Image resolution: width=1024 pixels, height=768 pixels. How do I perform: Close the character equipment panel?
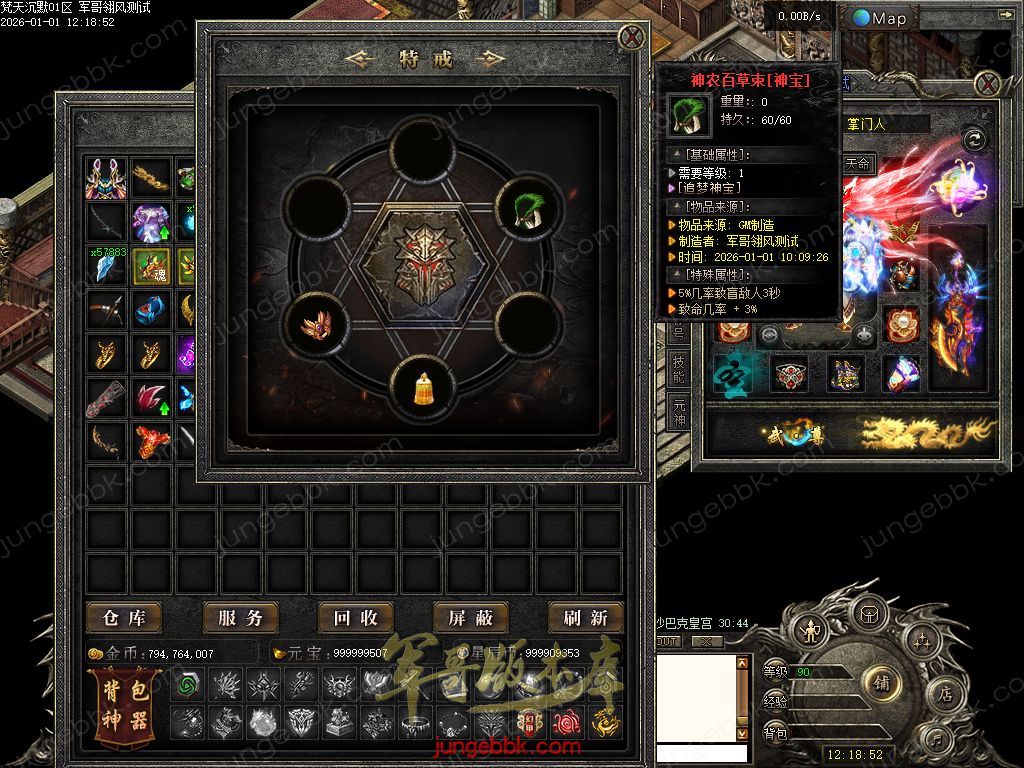point(988,83)
